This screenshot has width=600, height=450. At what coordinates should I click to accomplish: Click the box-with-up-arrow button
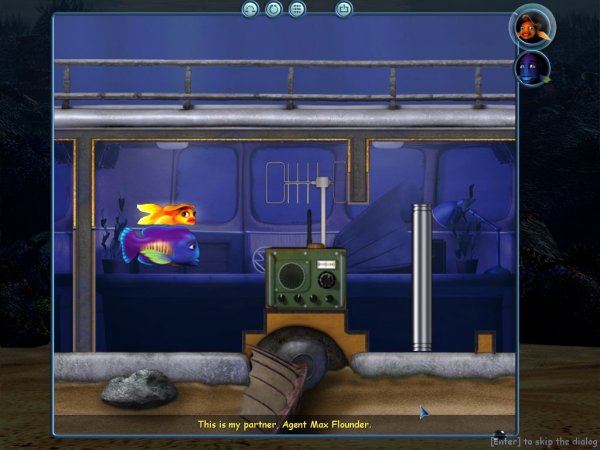tap(344, 9)
